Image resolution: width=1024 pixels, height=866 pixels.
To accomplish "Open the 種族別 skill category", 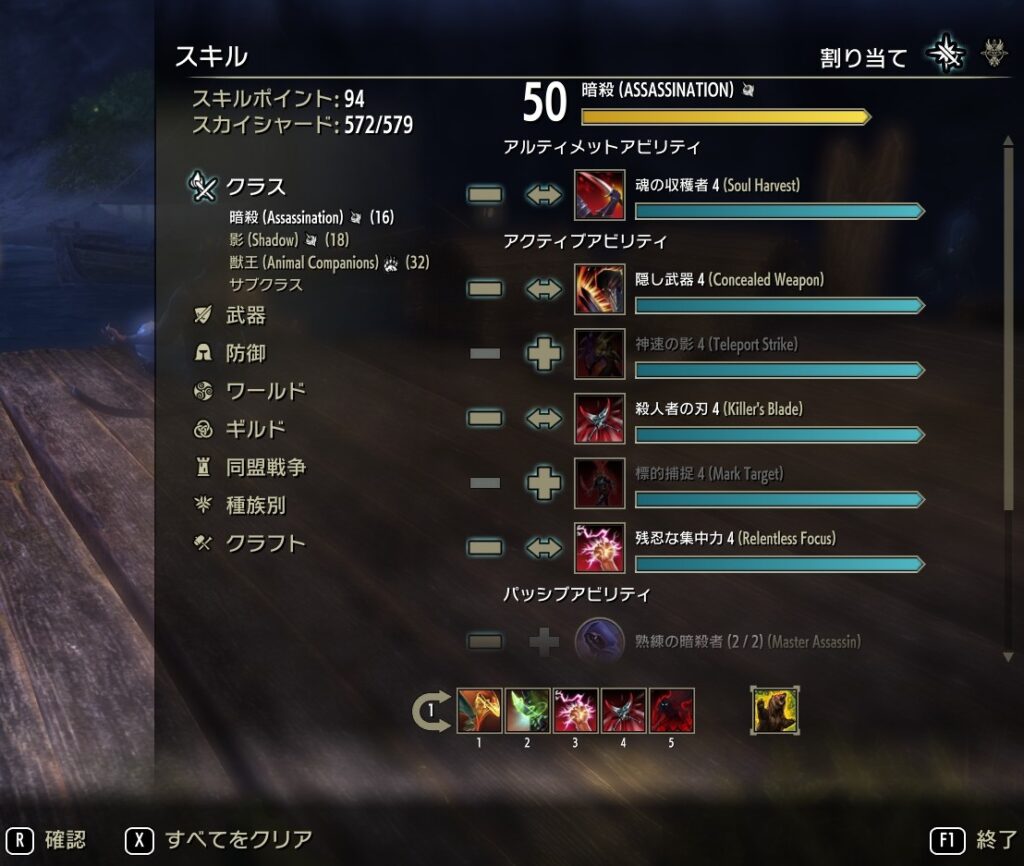I will click(255, 506).
